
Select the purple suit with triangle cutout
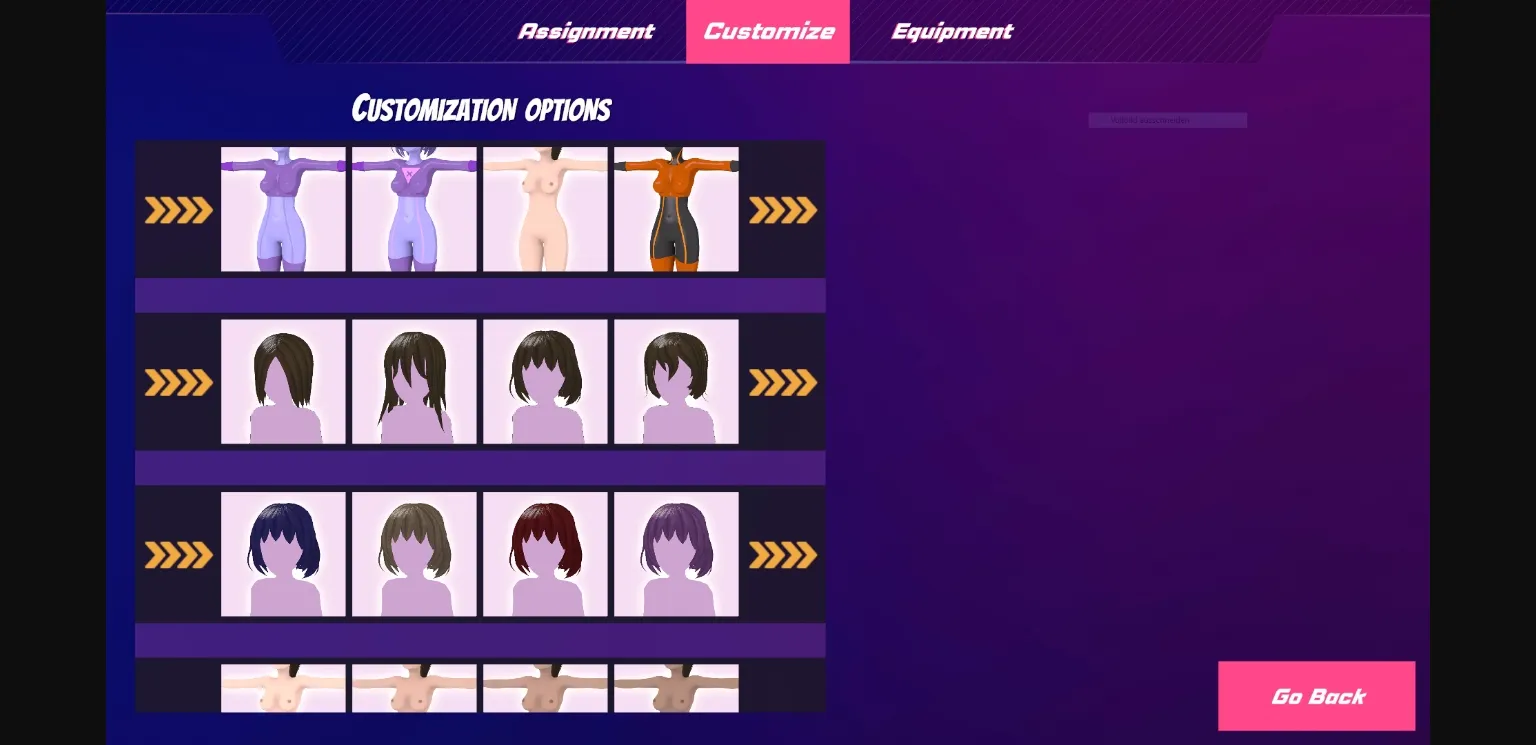pos(415,209)
